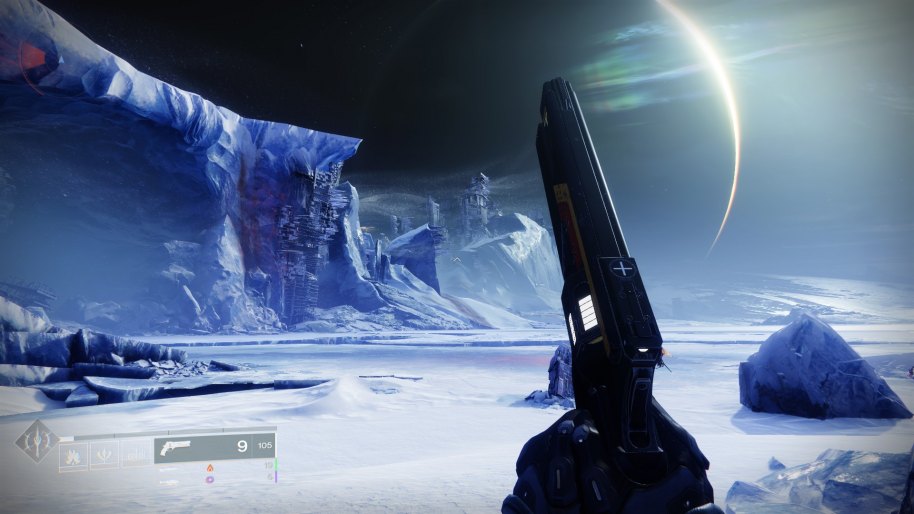914x514 pixels.
Task: Choose the purple void heavy weapon
Action: [x=210, y=479]
